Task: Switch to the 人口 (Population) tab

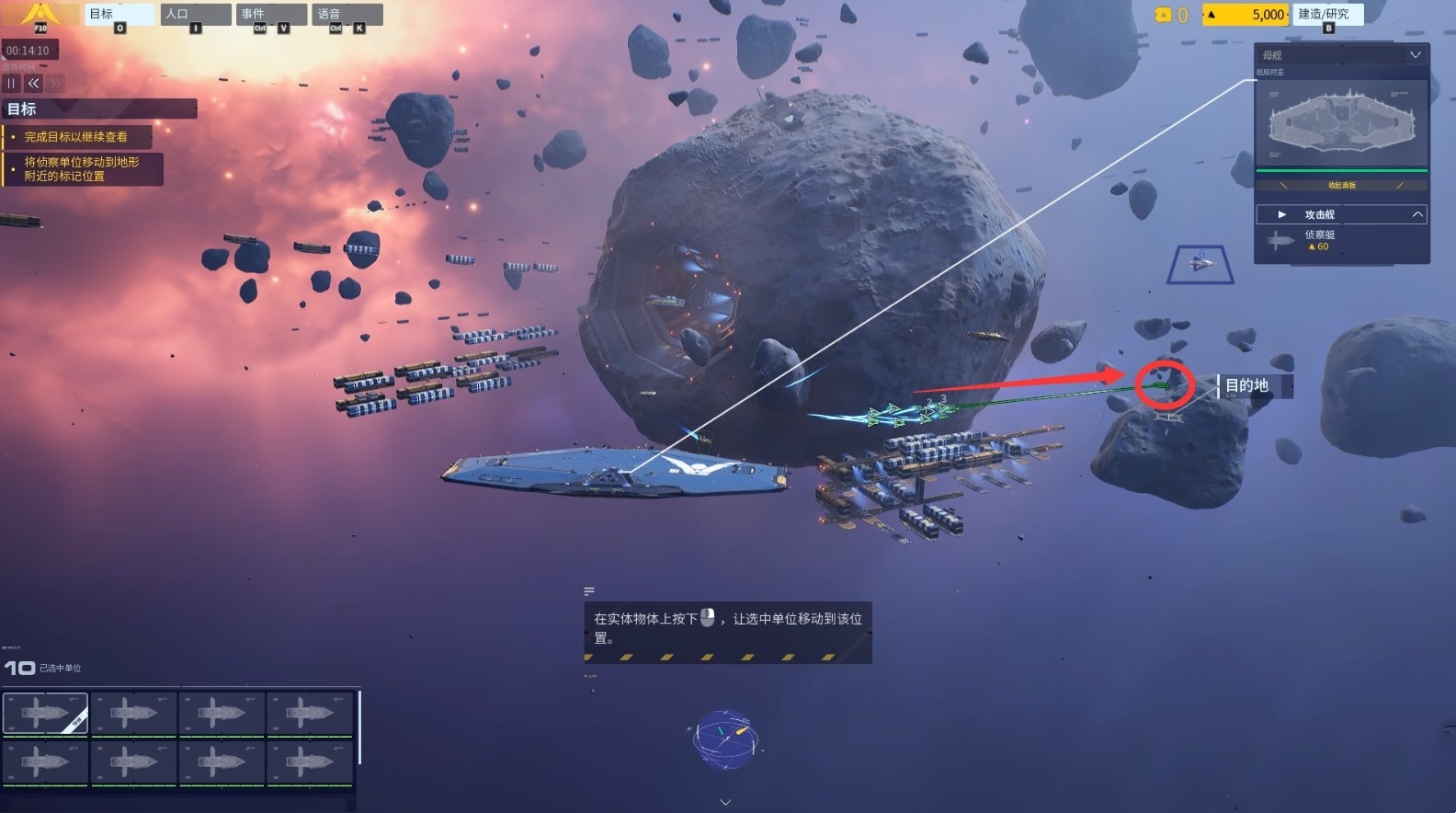Action: (x=195, y=15)
